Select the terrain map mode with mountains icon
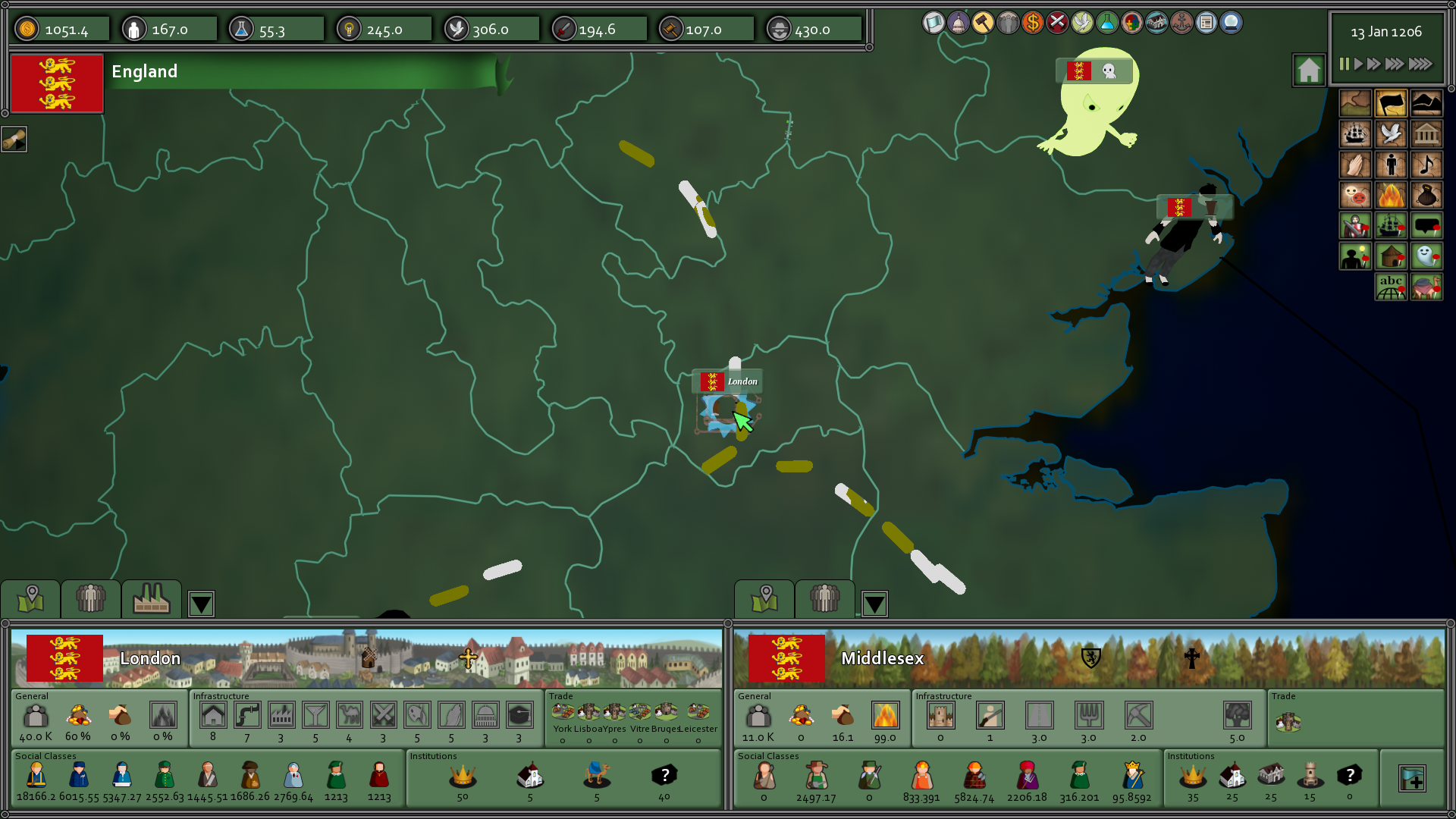This screenshot has width=1456, height=819. pos(1427,102)
